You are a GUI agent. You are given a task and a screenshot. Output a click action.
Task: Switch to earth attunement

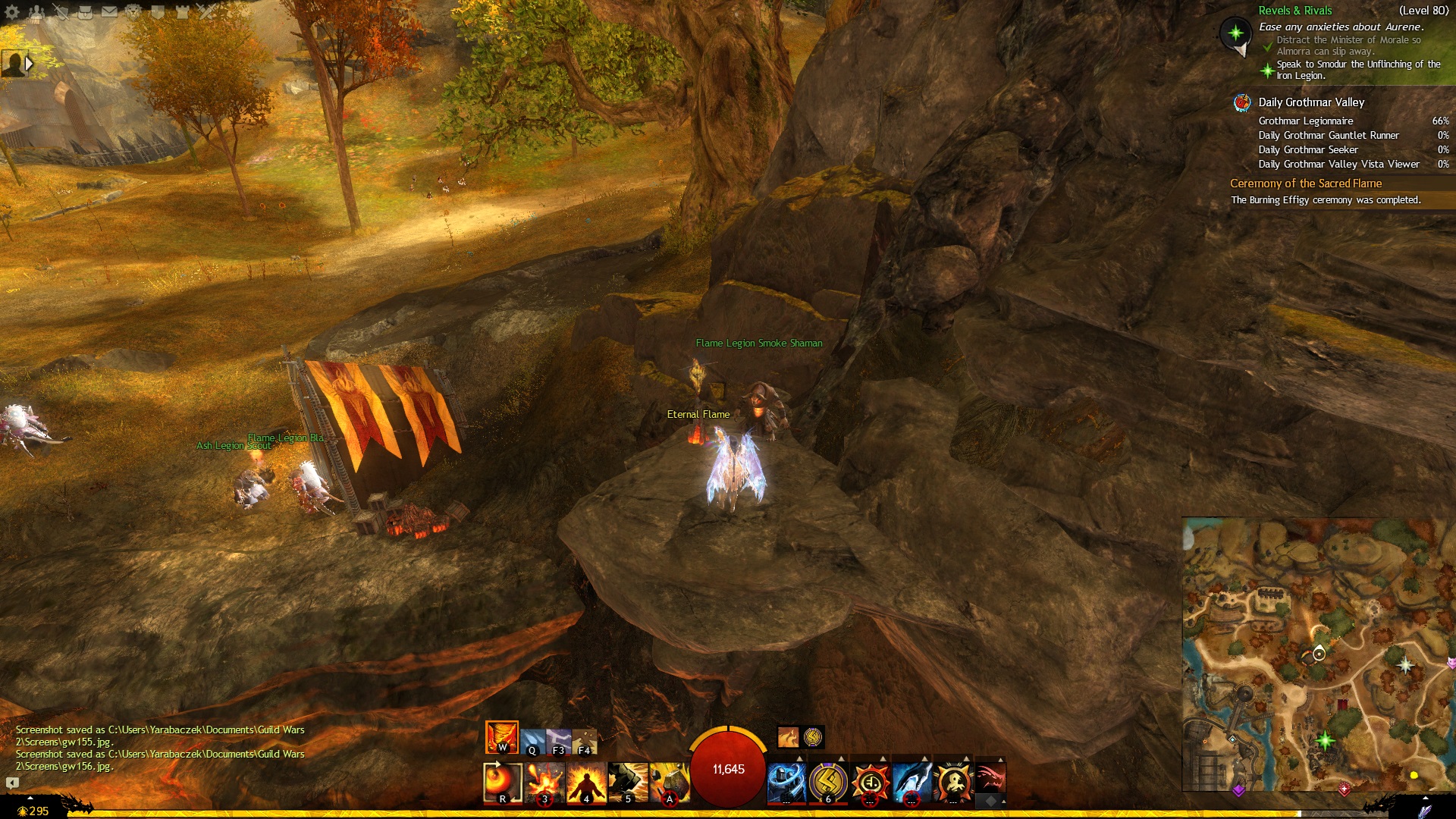[x=585, y=741]
